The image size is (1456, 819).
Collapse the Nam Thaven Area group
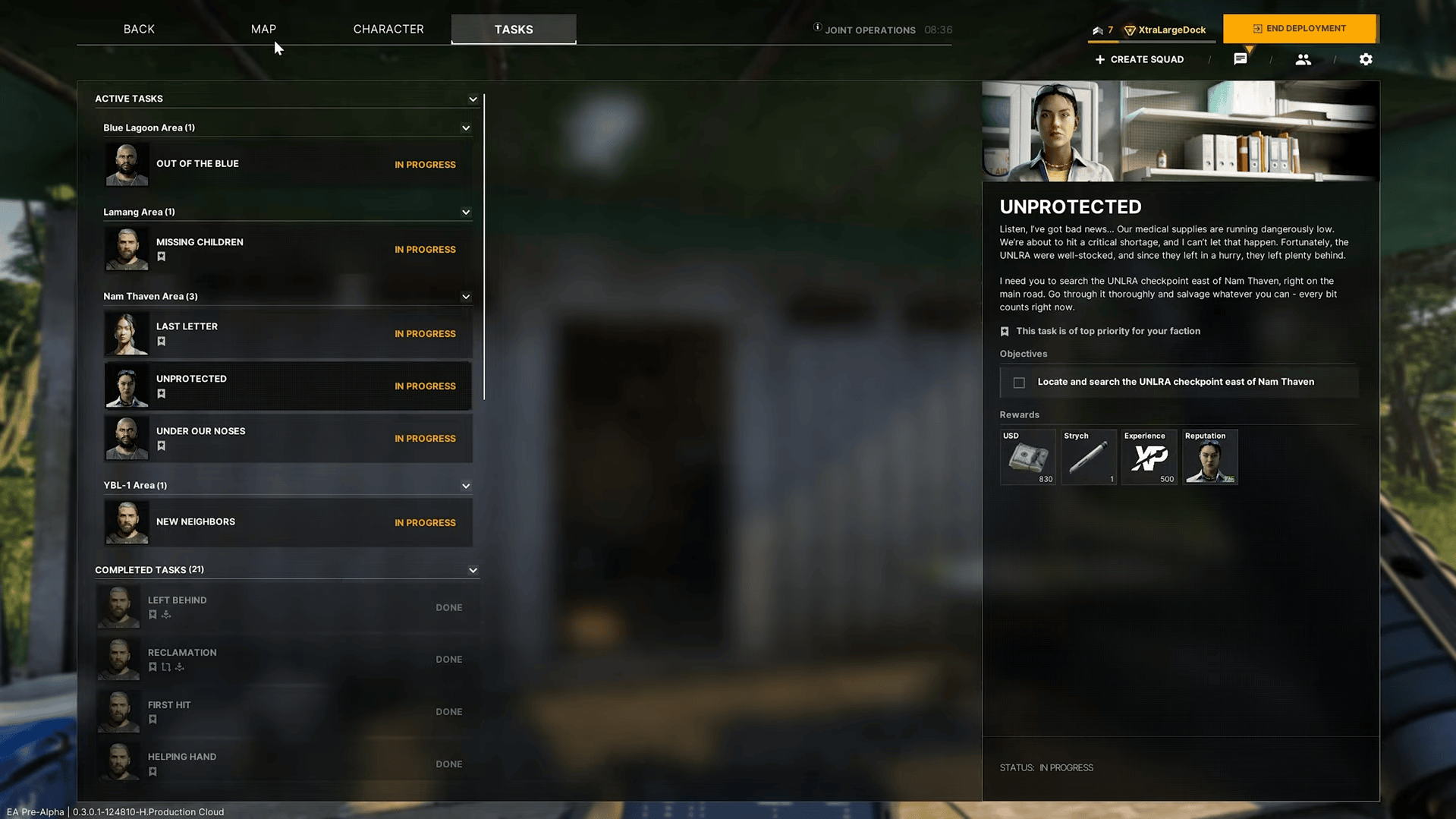tap(466, 296)
